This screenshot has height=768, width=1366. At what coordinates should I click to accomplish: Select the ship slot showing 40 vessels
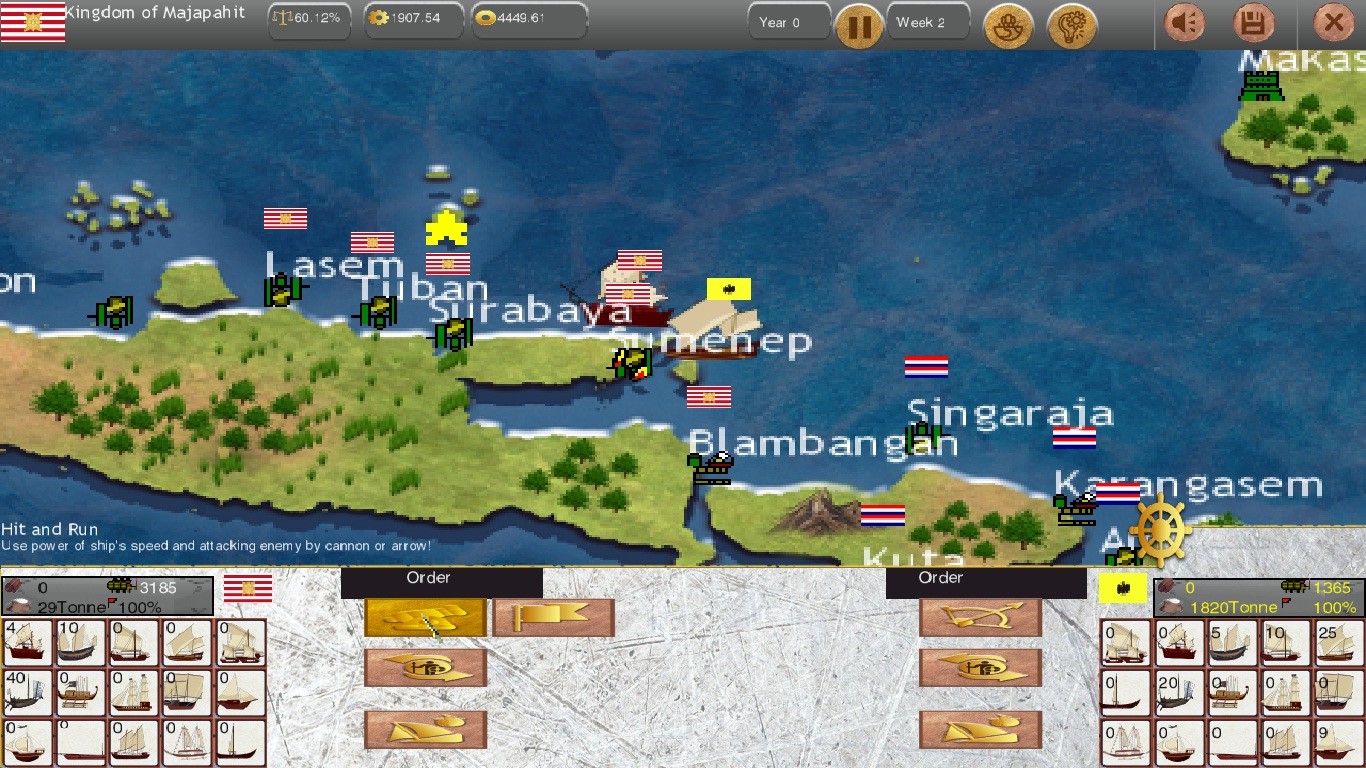point(27,691)
